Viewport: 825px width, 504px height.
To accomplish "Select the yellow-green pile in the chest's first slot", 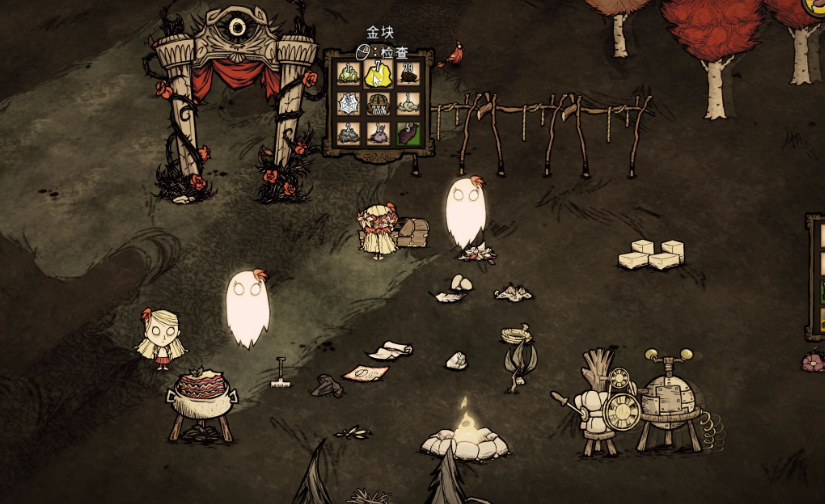I will point(350,73).
